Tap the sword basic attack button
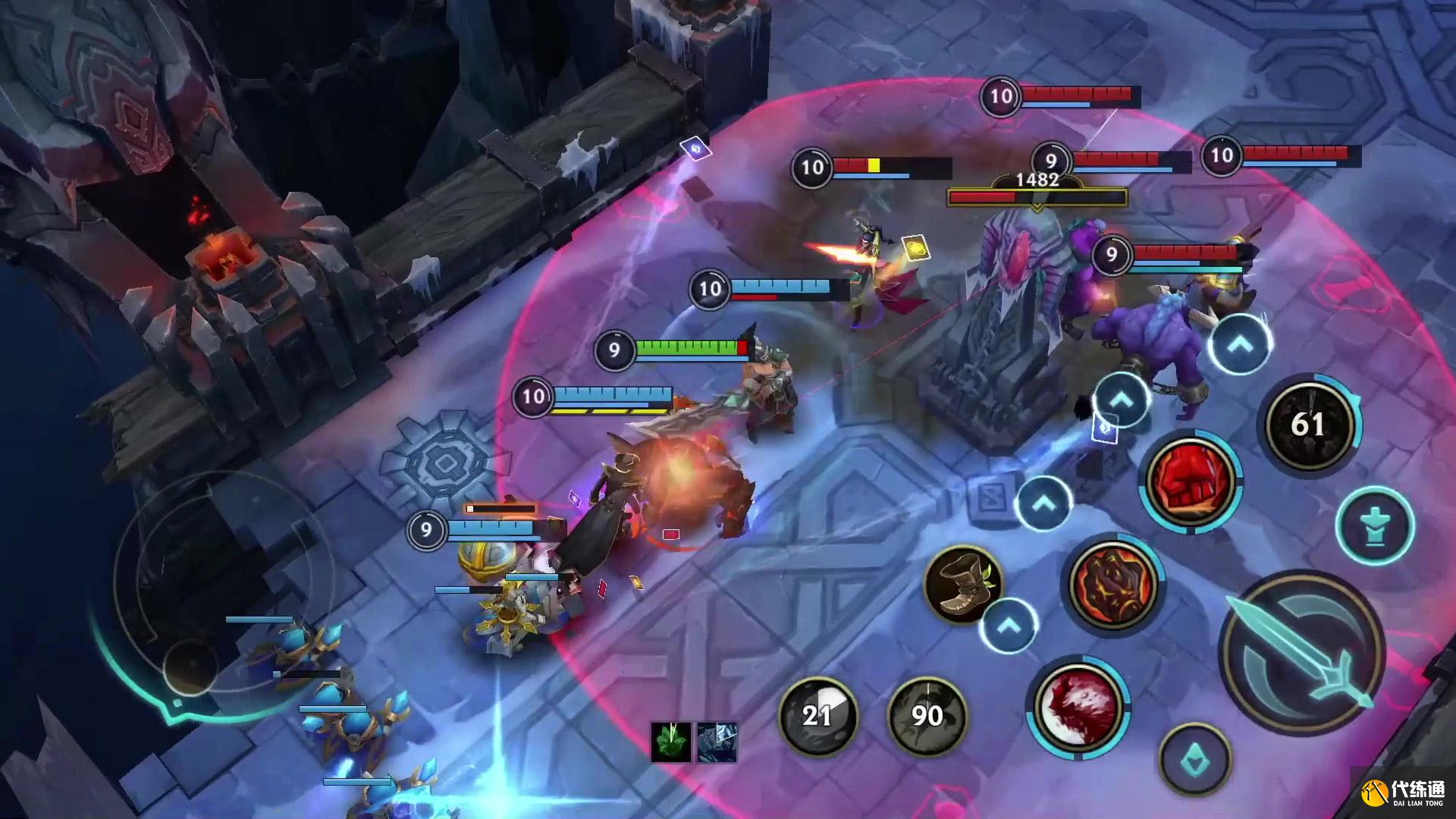1456x819 pixels. coord(1301,654)
